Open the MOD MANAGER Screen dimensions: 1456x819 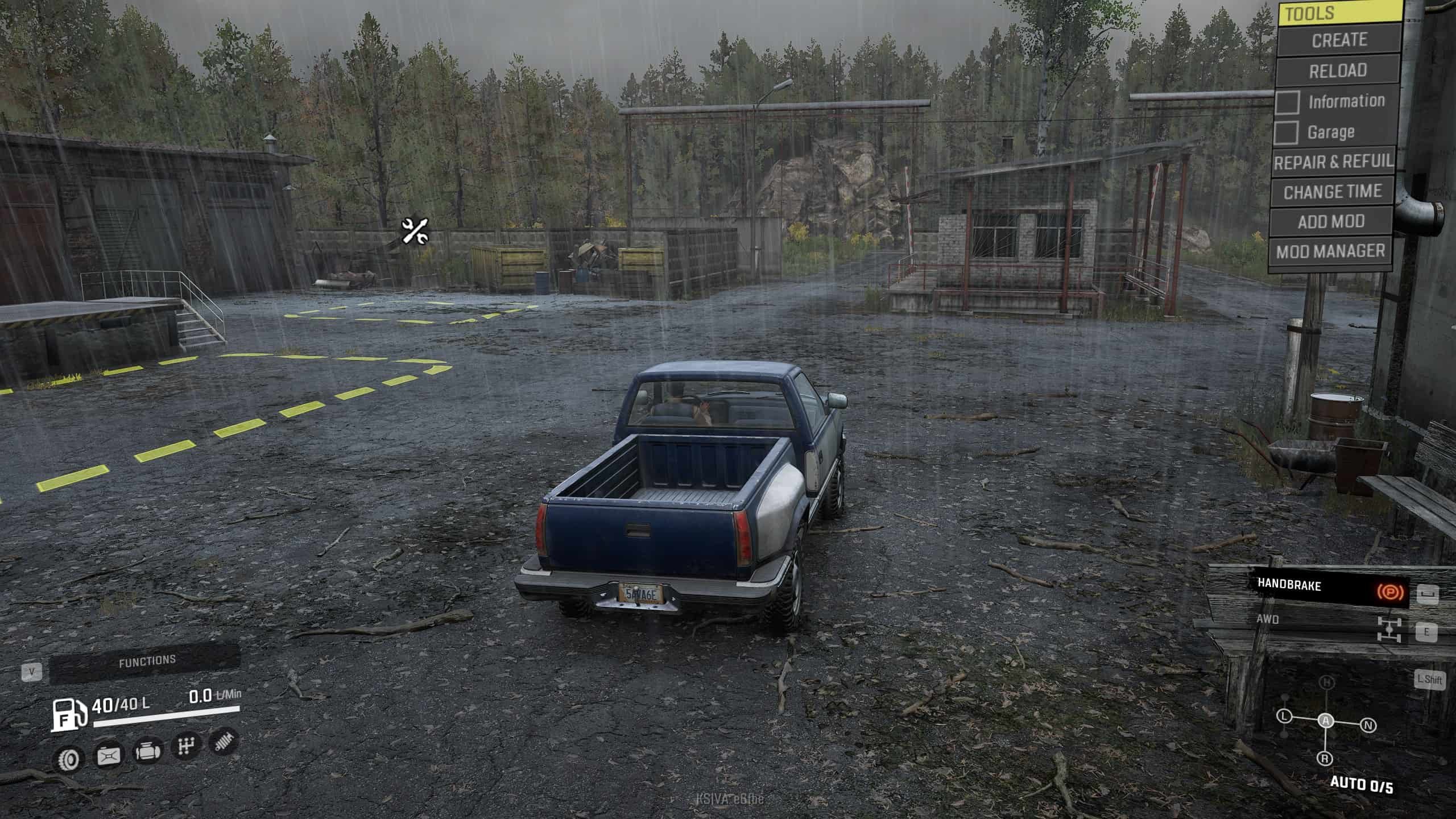[x=1330, y=251]
